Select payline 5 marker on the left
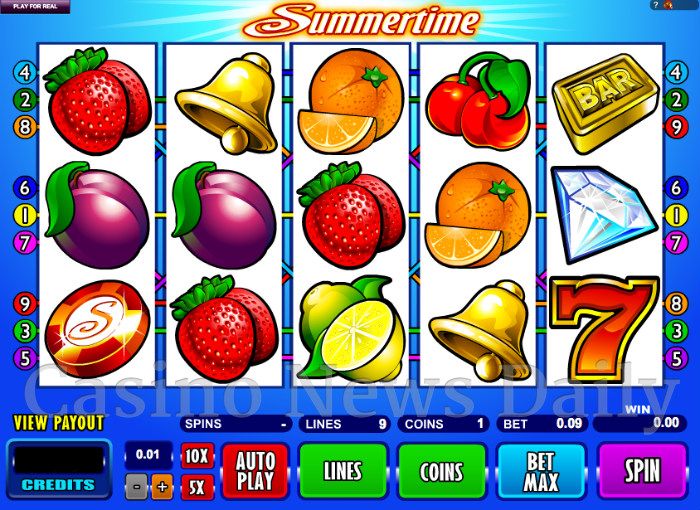The height and width of the screenshot is (510, 700). [24, 356]
